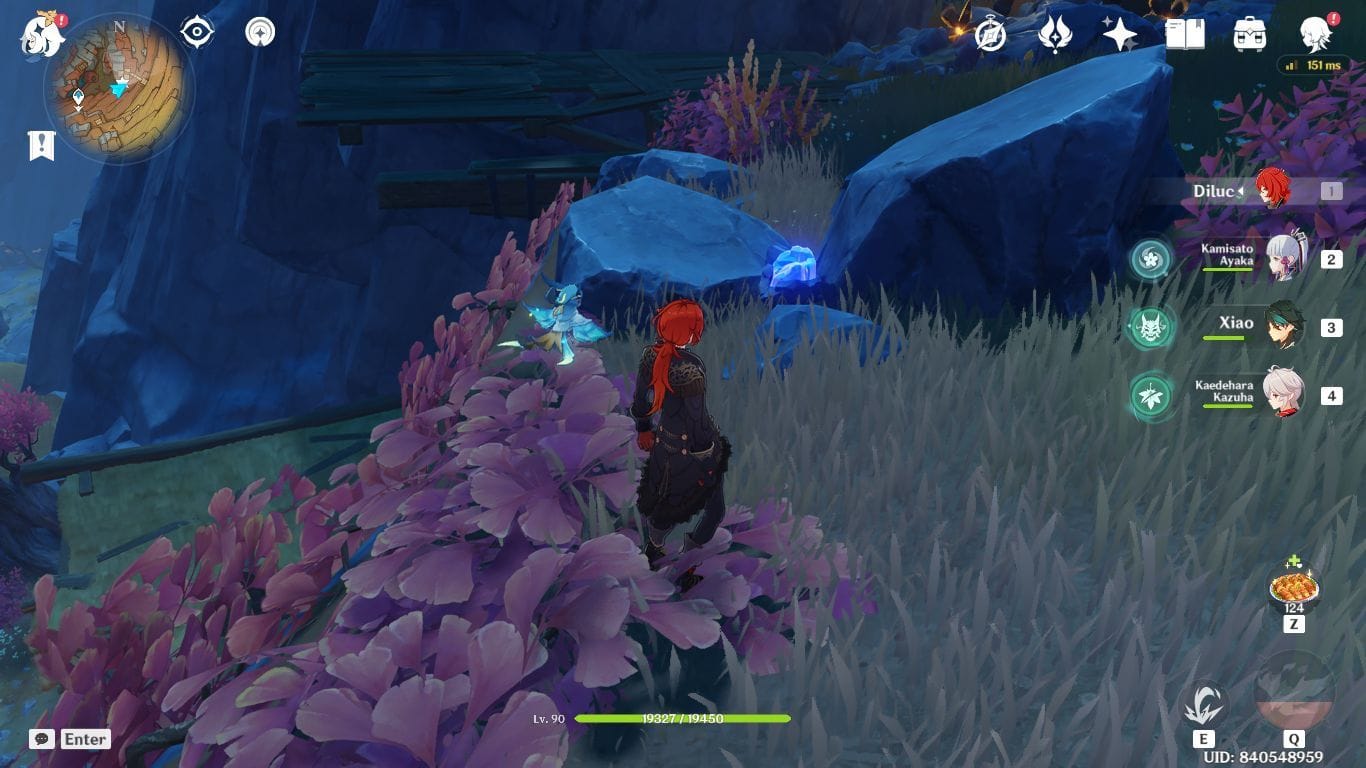This screenshot has width=1366, height=768.
Task: Click Kaedehara Kazuha's leaf skill status icon
Action: 1152,395
